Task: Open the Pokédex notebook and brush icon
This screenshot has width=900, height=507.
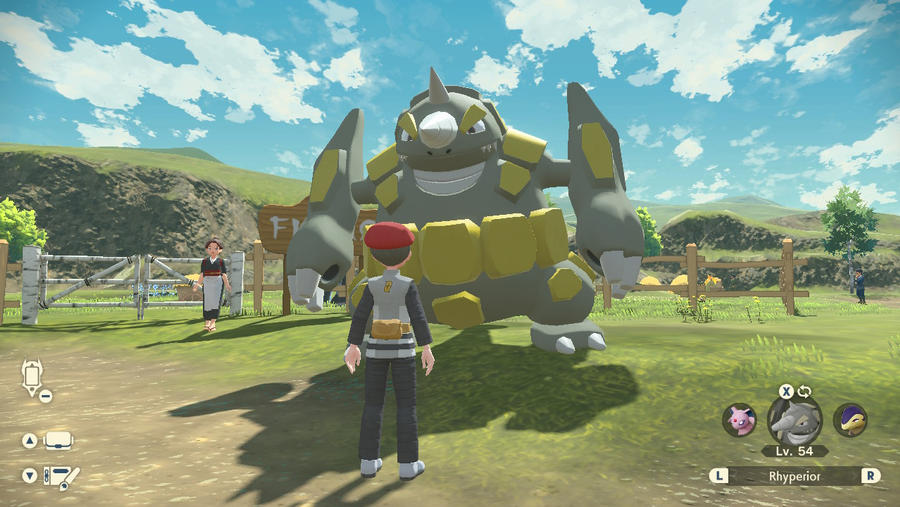Action: coord(64,477)
